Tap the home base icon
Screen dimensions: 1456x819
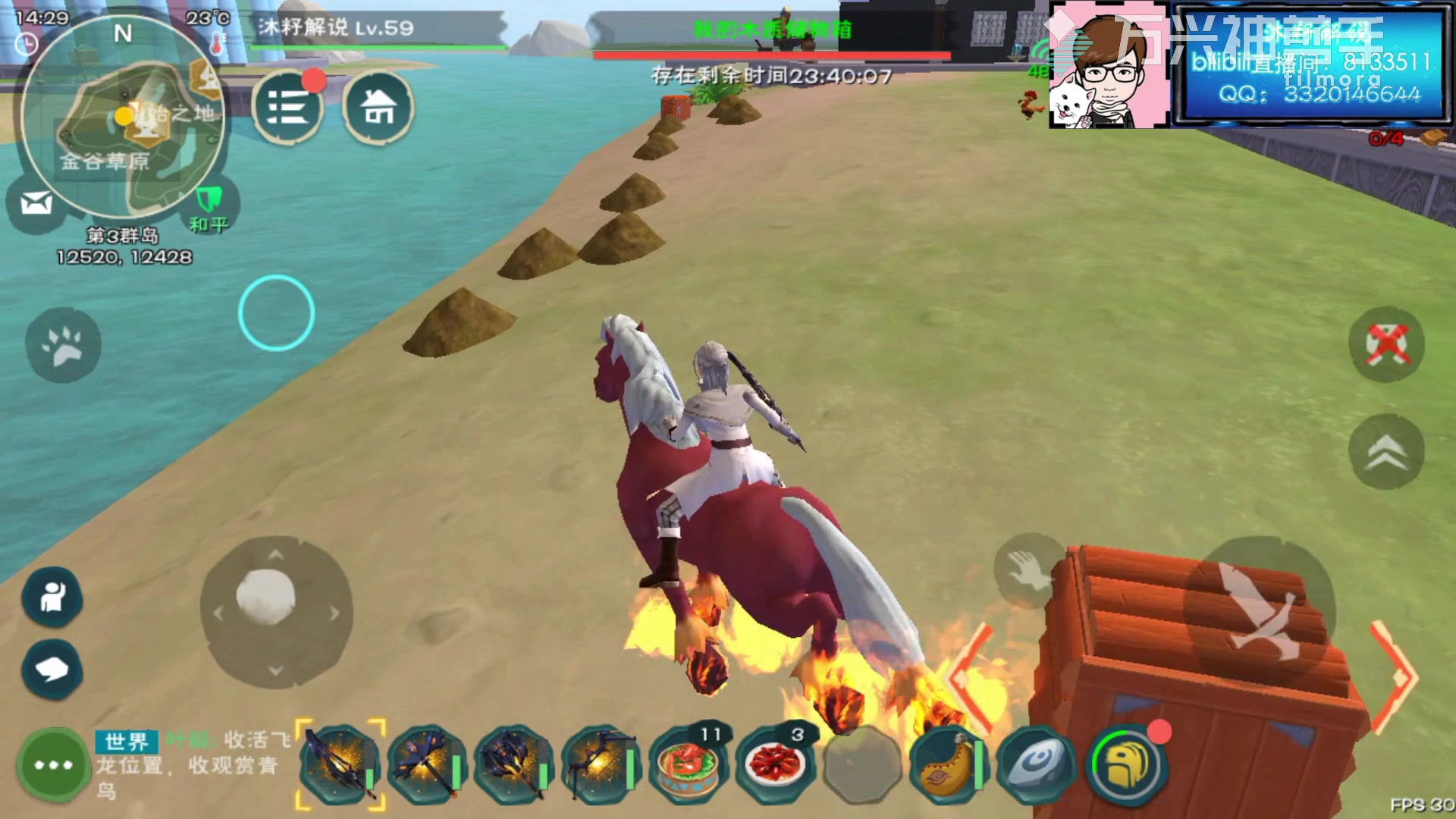point(378,108)
